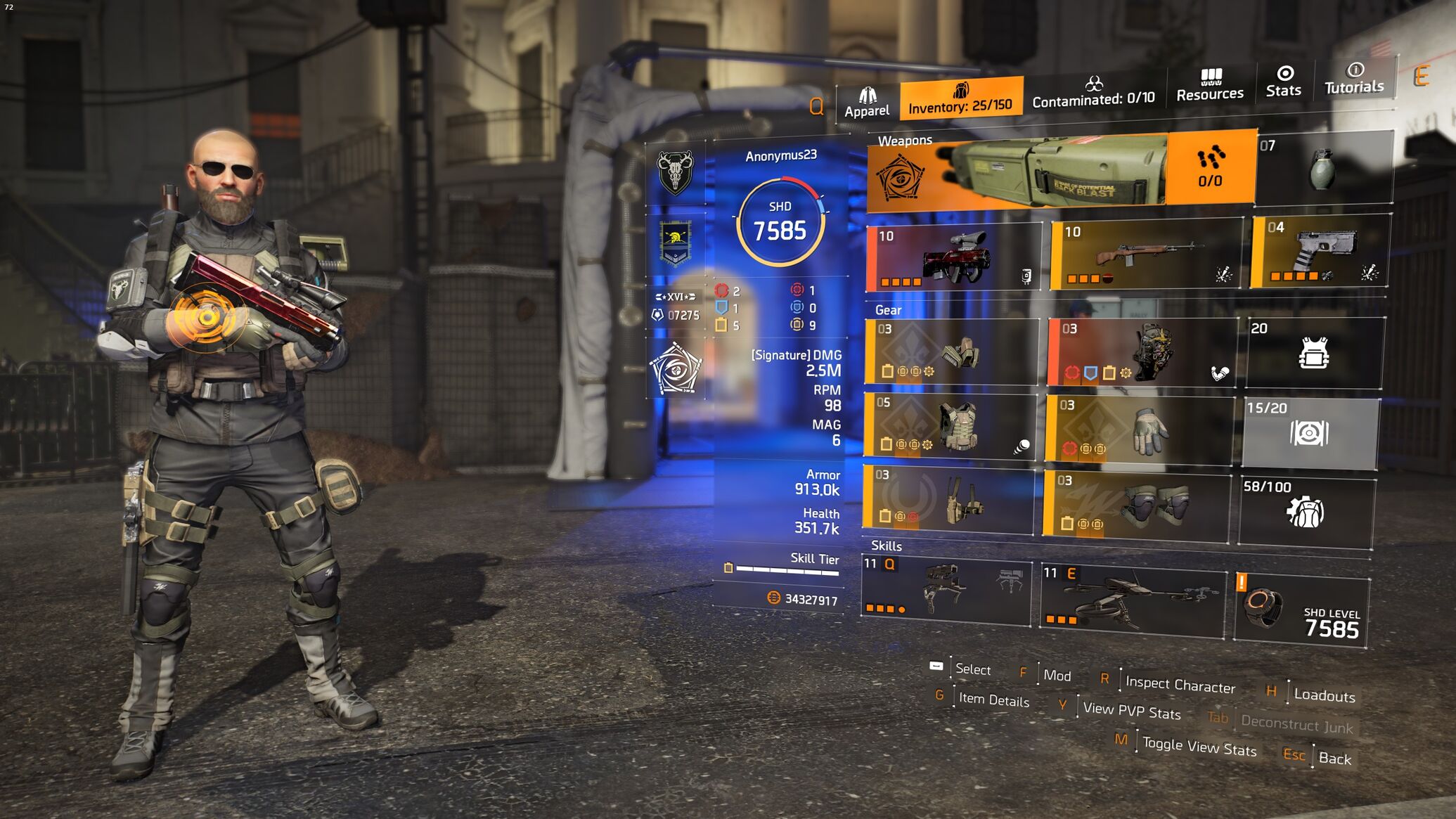The image size is (1456, 819).
Task: Choose the kneepads gear slot
Action: pyautogui.click(x=1135, y=506)
